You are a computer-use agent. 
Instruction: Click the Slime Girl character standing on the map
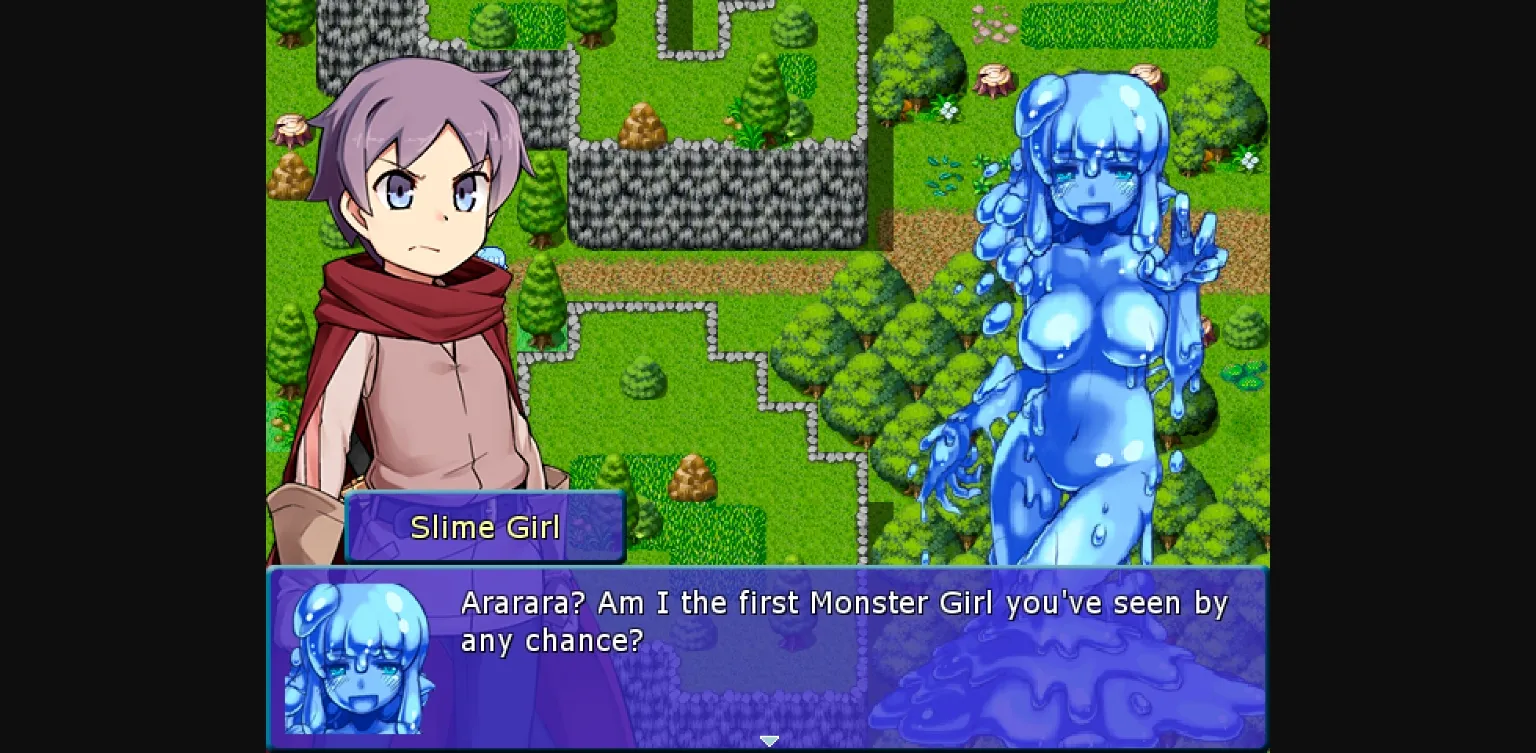click(1080, 300)
